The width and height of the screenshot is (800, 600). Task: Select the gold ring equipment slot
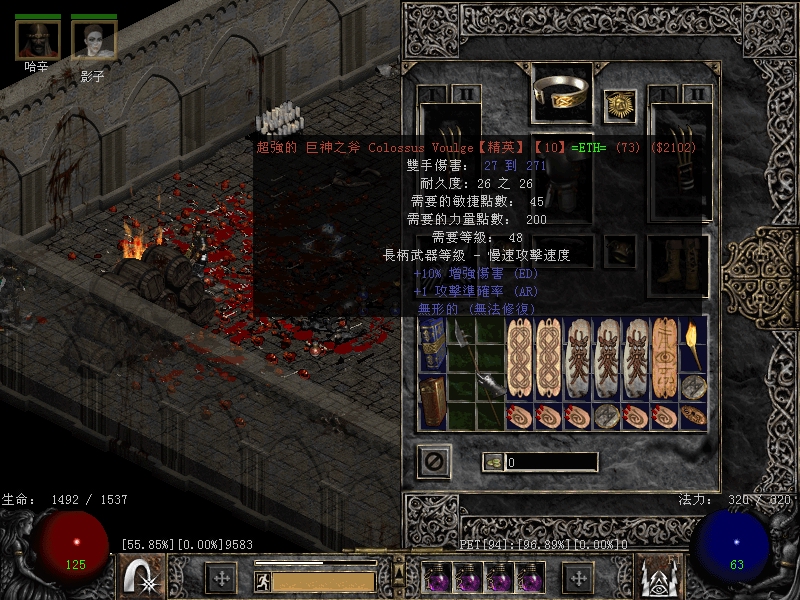(x=562, y=90)
